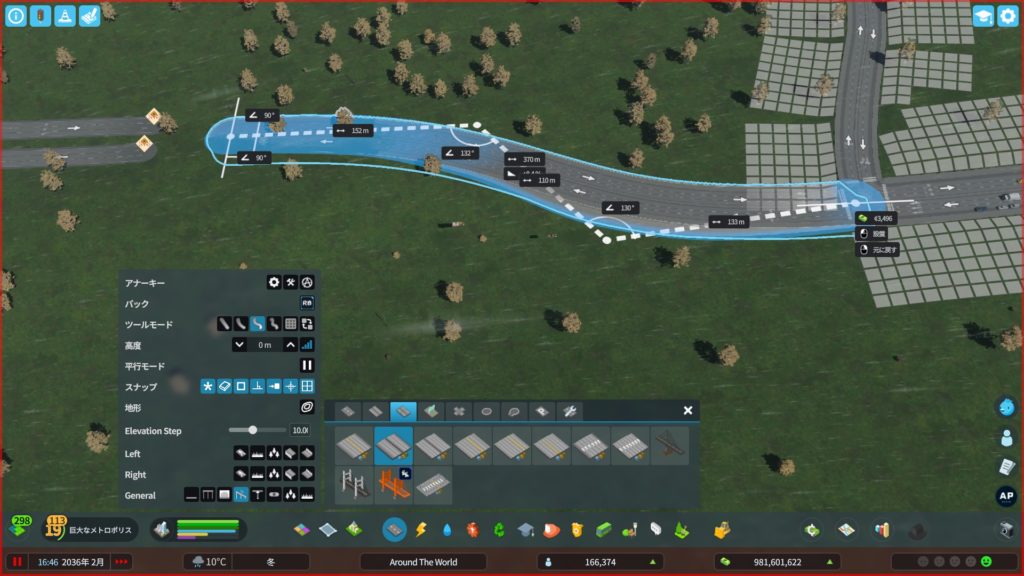Select the orange suspension bridge tile
The image size is (1024, 576).
(x=393, y=485)
